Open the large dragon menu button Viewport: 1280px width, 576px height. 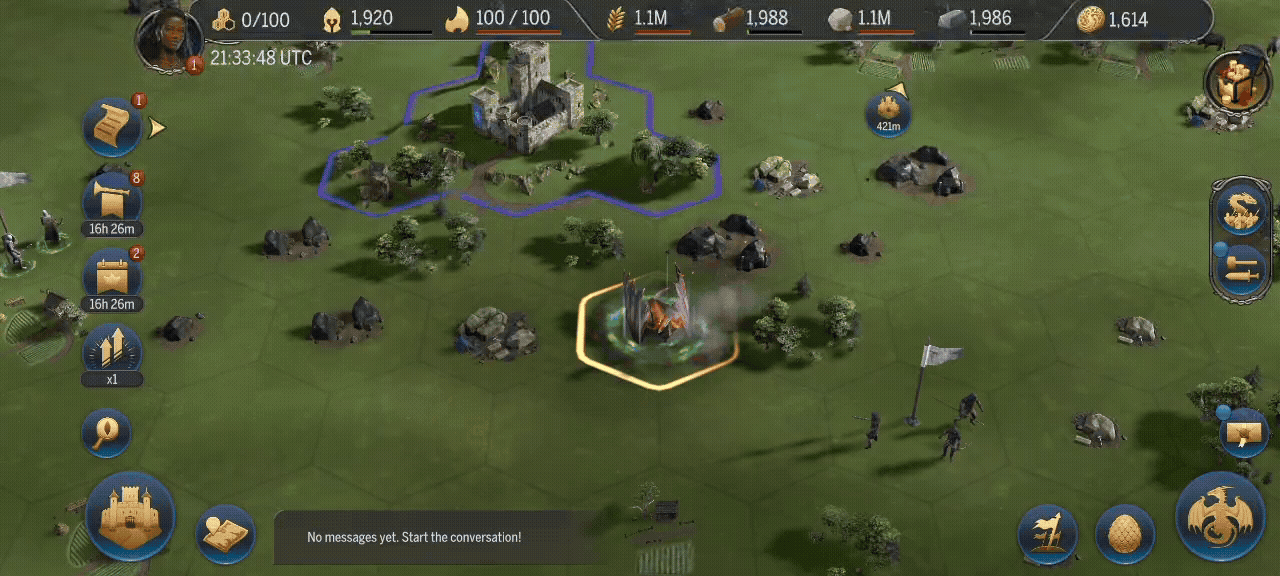(x=1220, y=516)
